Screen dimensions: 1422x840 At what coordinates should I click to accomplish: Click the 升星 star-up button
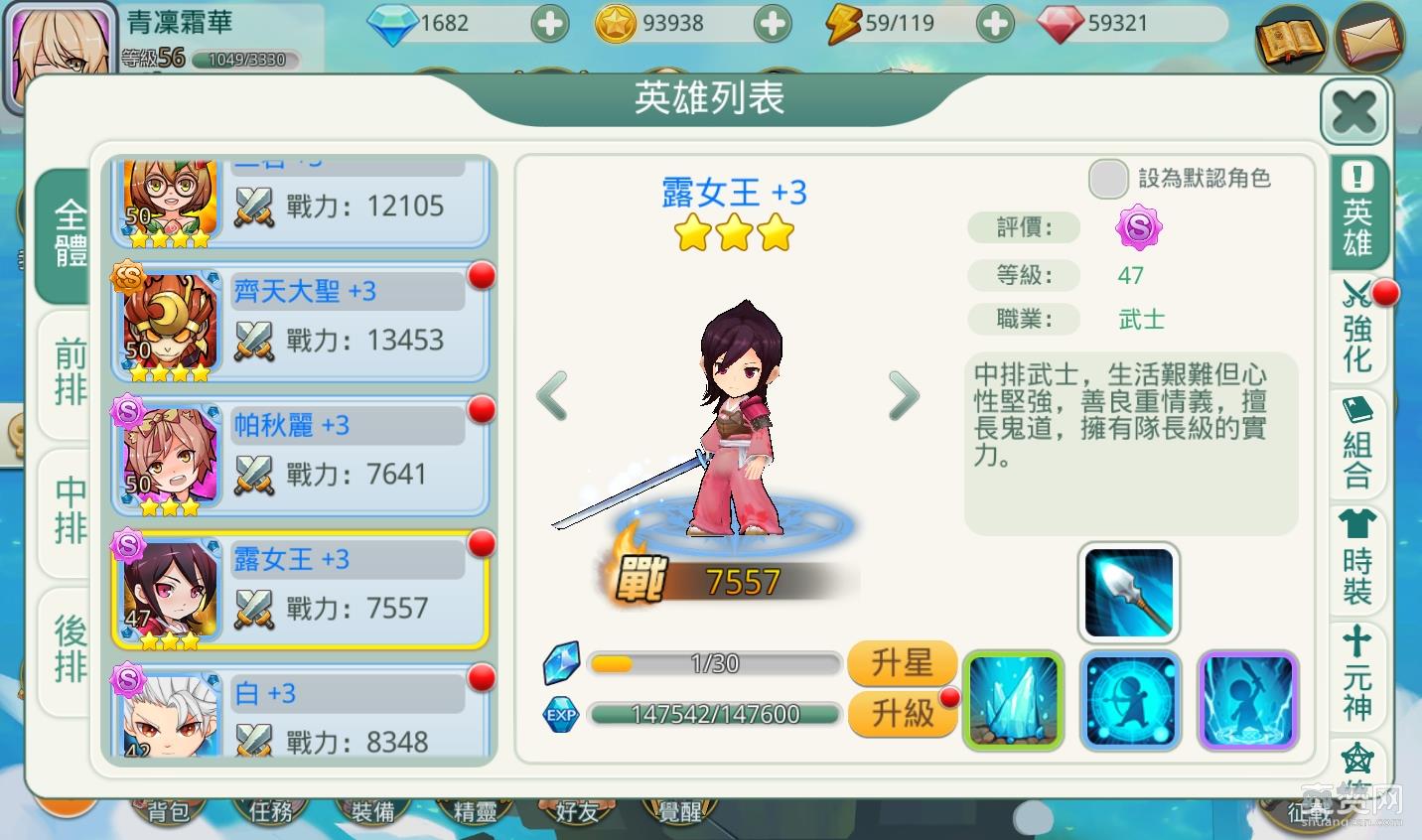pyautogui.click(x=902, y=662)
